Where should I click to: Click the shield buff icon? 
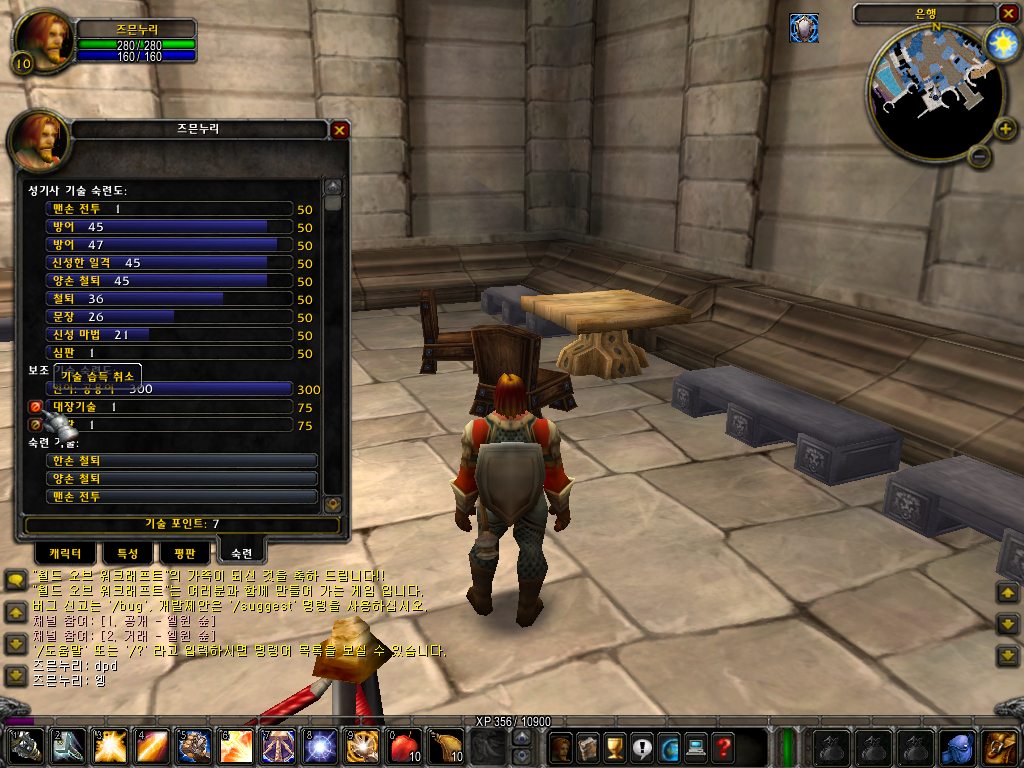pyautogui.click(x=804, y=28)
